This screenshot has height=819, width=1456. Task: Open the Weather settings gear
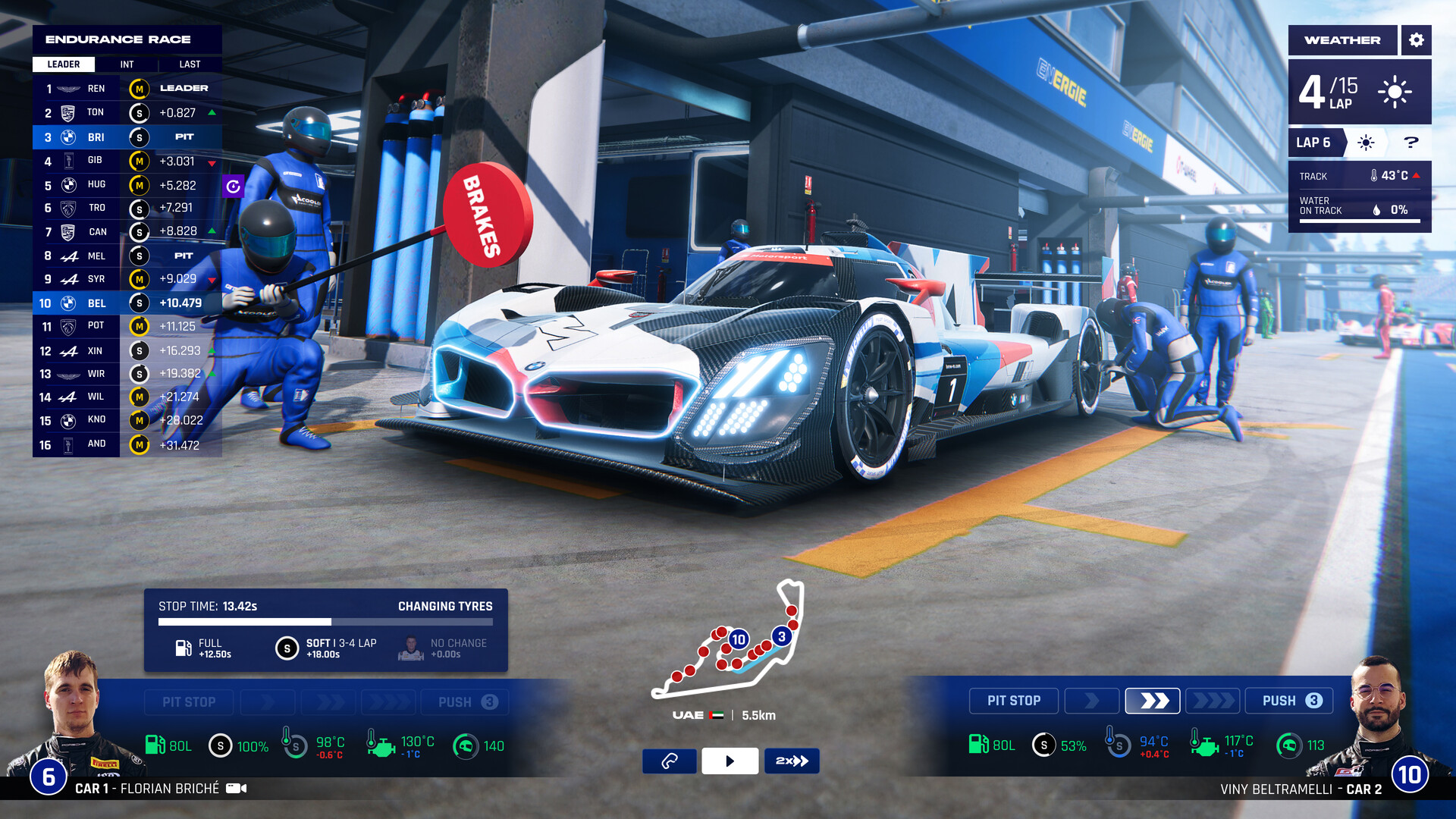click(x=1417, y=40)
